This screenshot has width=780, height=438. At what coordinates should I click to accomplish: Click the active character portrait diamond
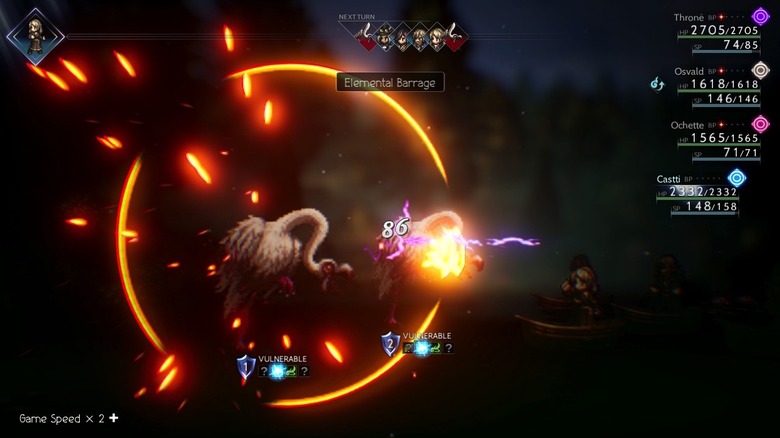pos(36,36)
